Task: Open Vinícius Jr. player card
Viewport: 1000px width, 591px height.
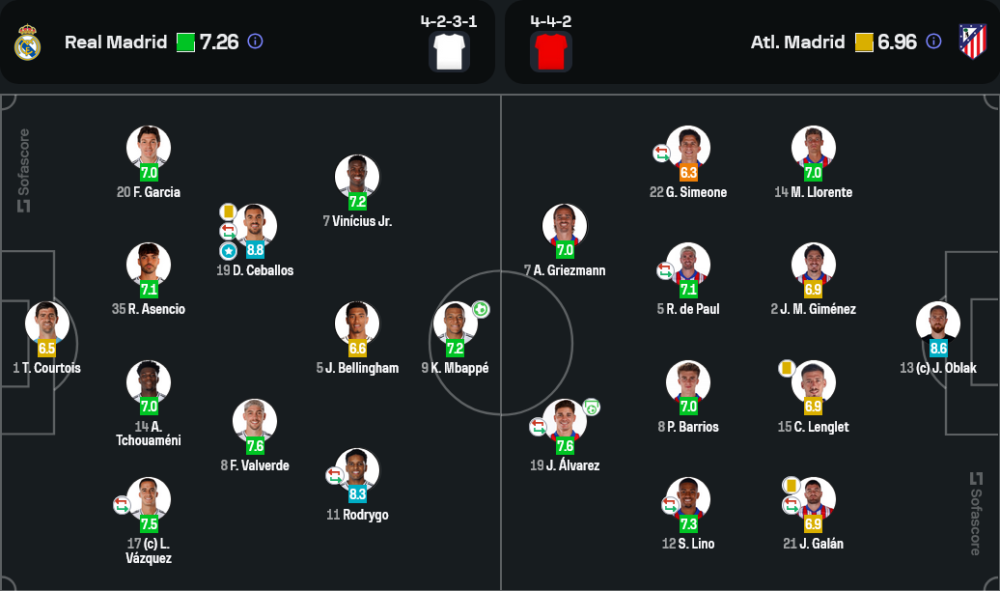Action: (357, 176)
